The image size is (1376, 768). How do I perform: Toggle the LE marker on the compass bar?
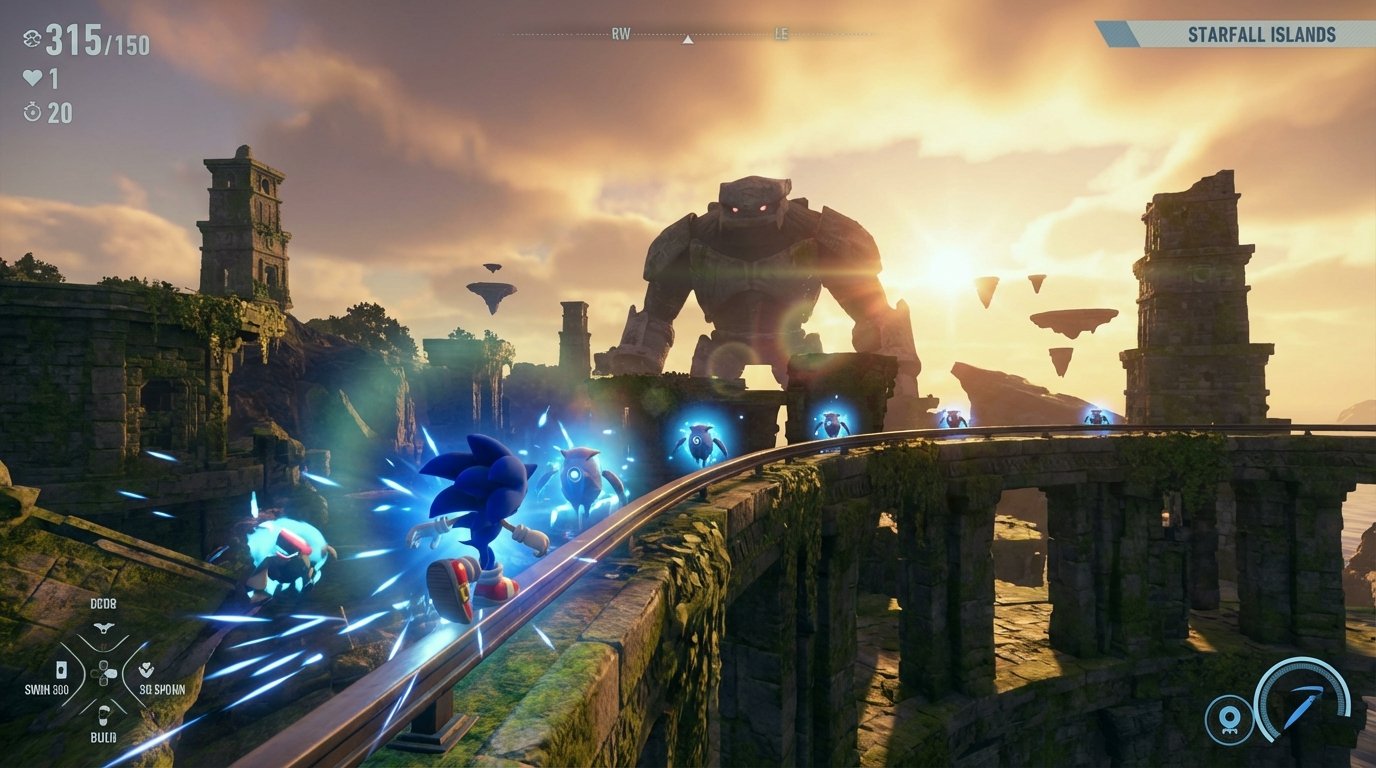coord(783,33)
